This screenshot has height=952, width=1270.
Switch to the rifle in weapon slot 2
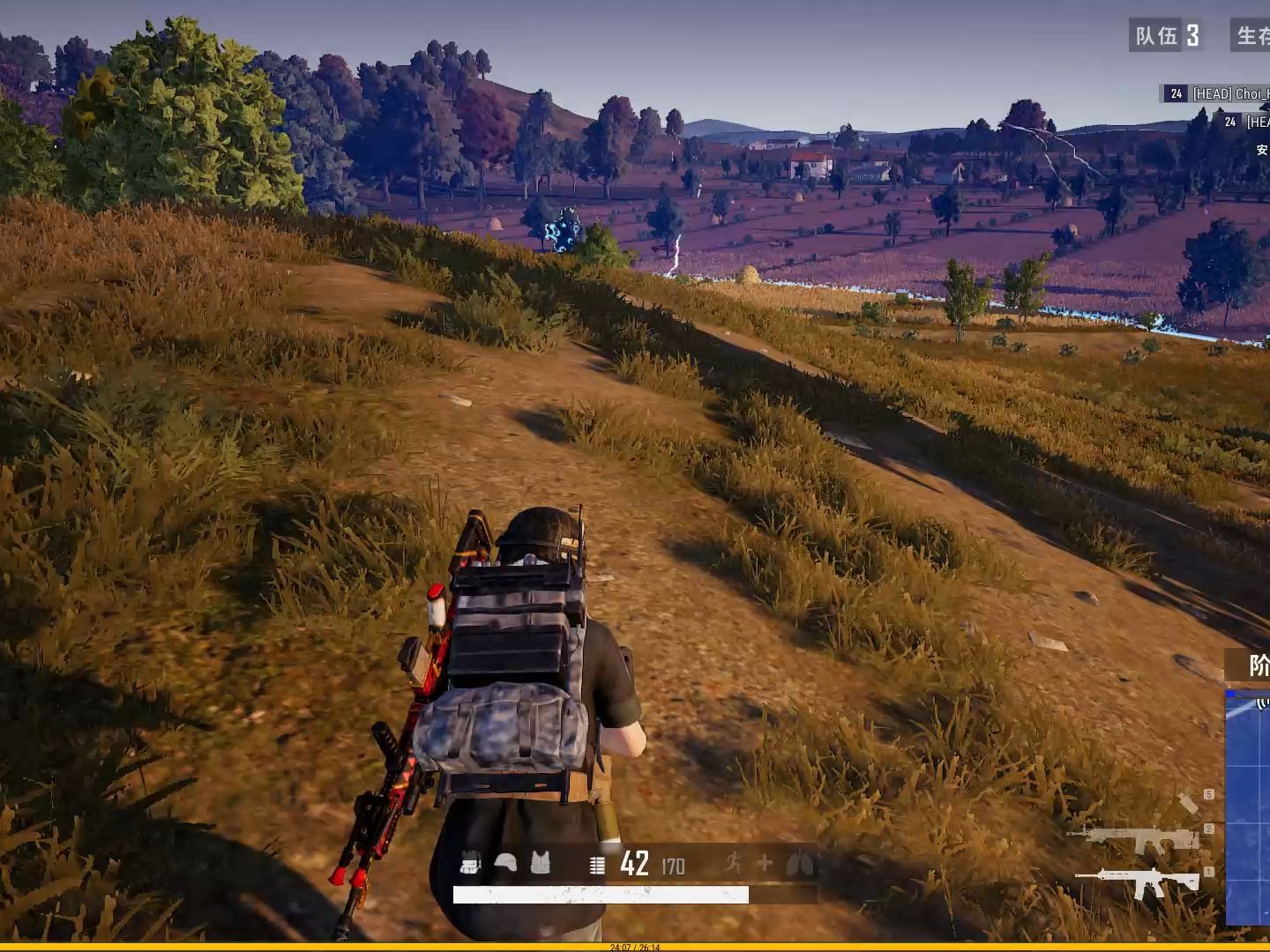point(1136,837)
